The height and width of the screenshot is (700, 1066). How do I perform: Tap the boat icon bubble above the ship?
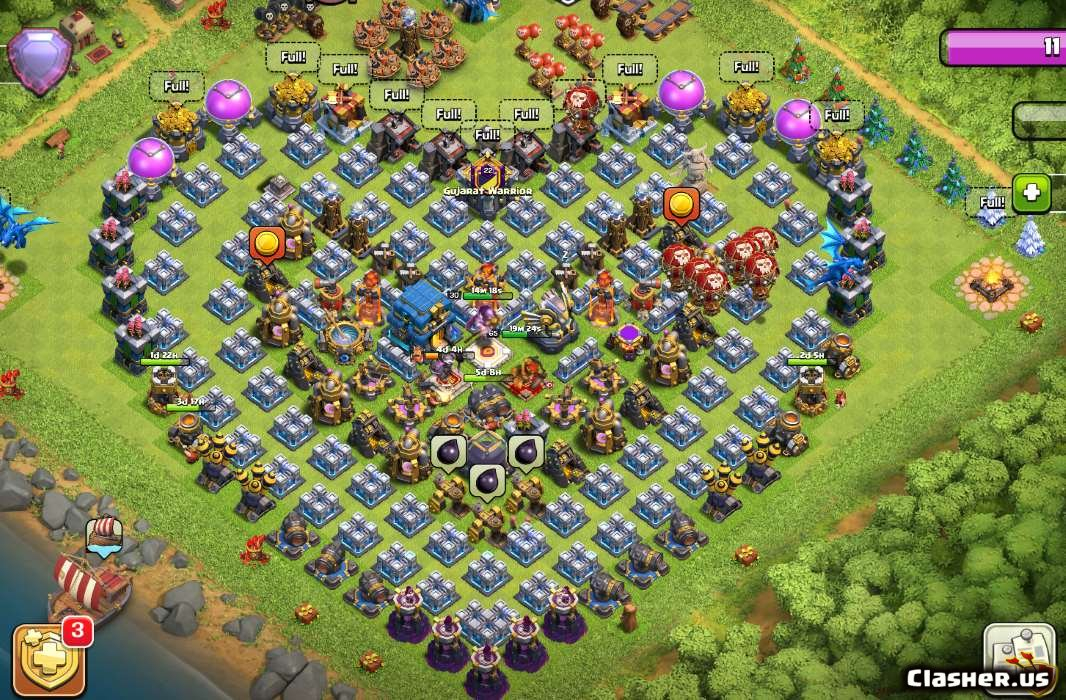click(x=104, y=535)
